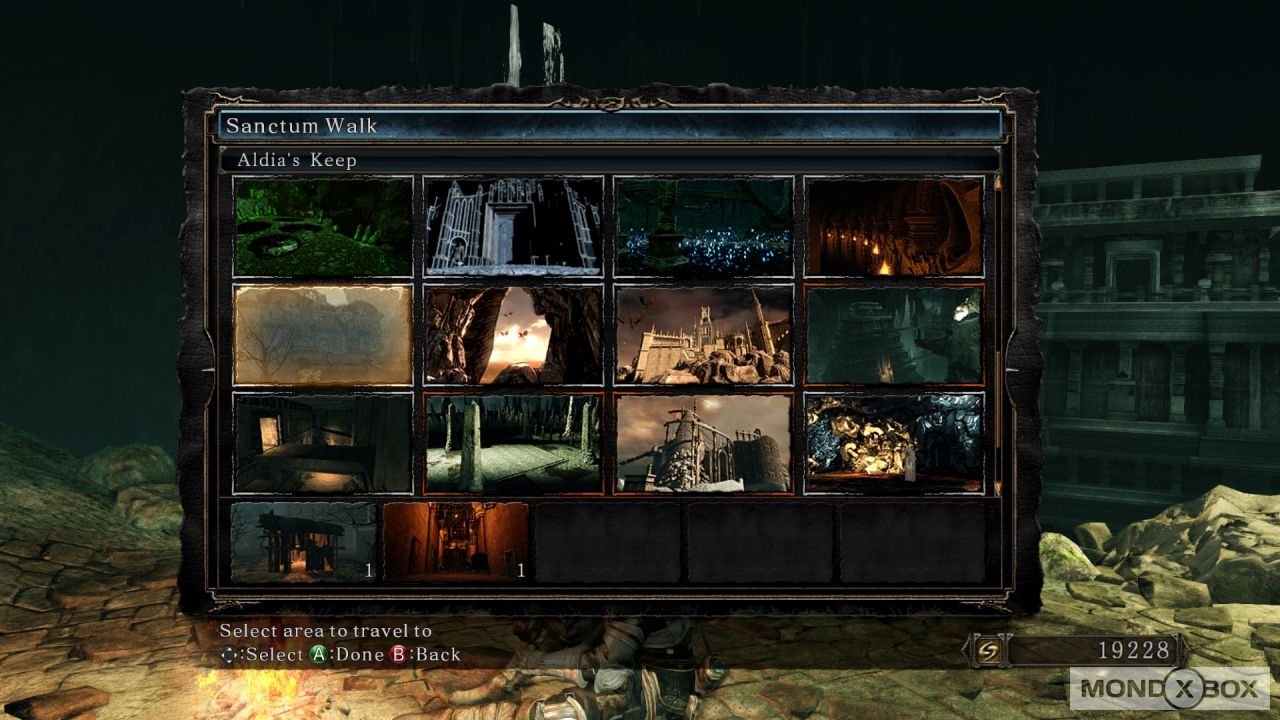Choose the faded sepia foggy area
The height and width of the screenshot is (720, 1280).
click(x=323, y=335)
